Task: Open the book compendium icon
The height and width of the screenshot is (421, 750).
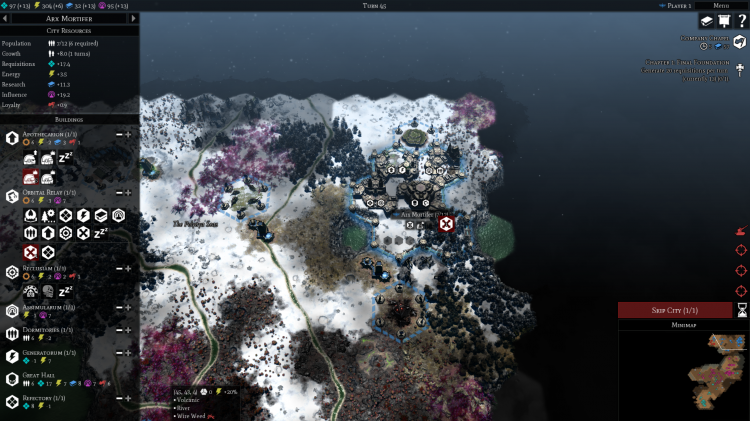Action: (706, 21)
